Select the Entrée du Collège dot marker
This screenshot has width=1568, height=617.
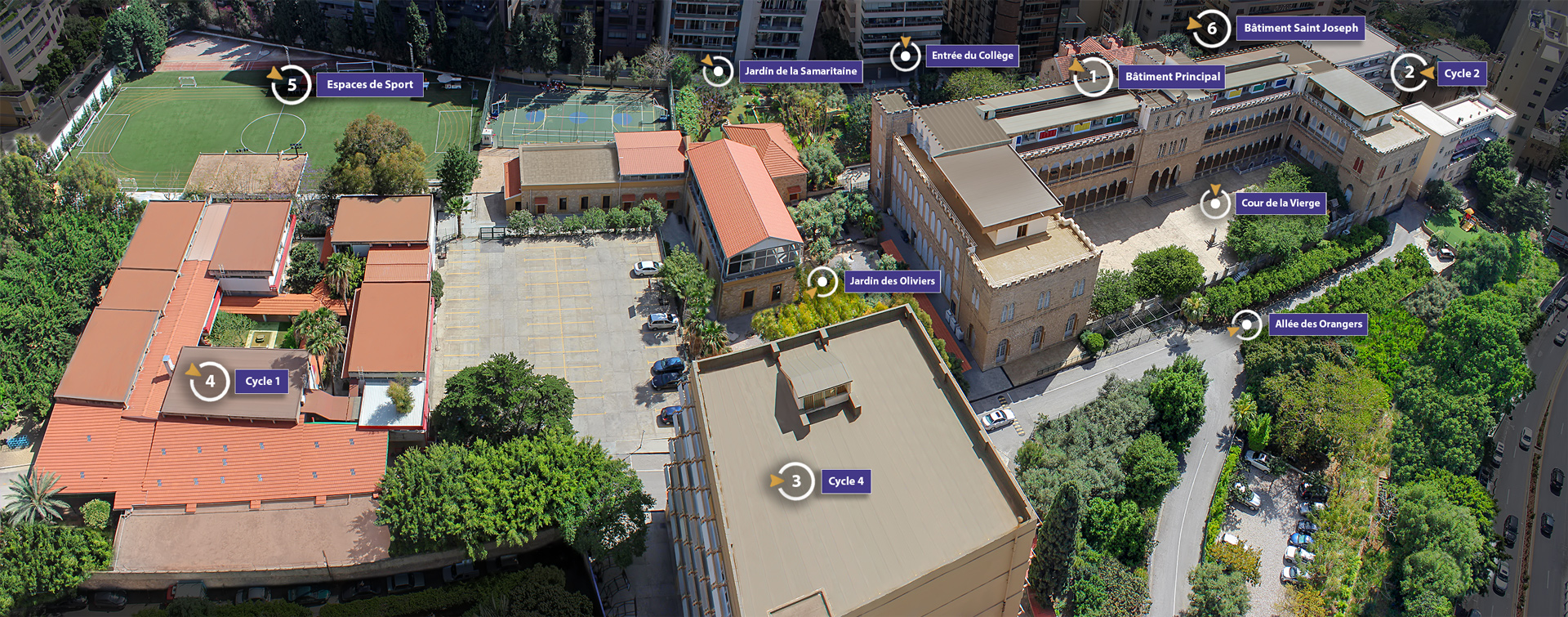[x=905, y=56]
